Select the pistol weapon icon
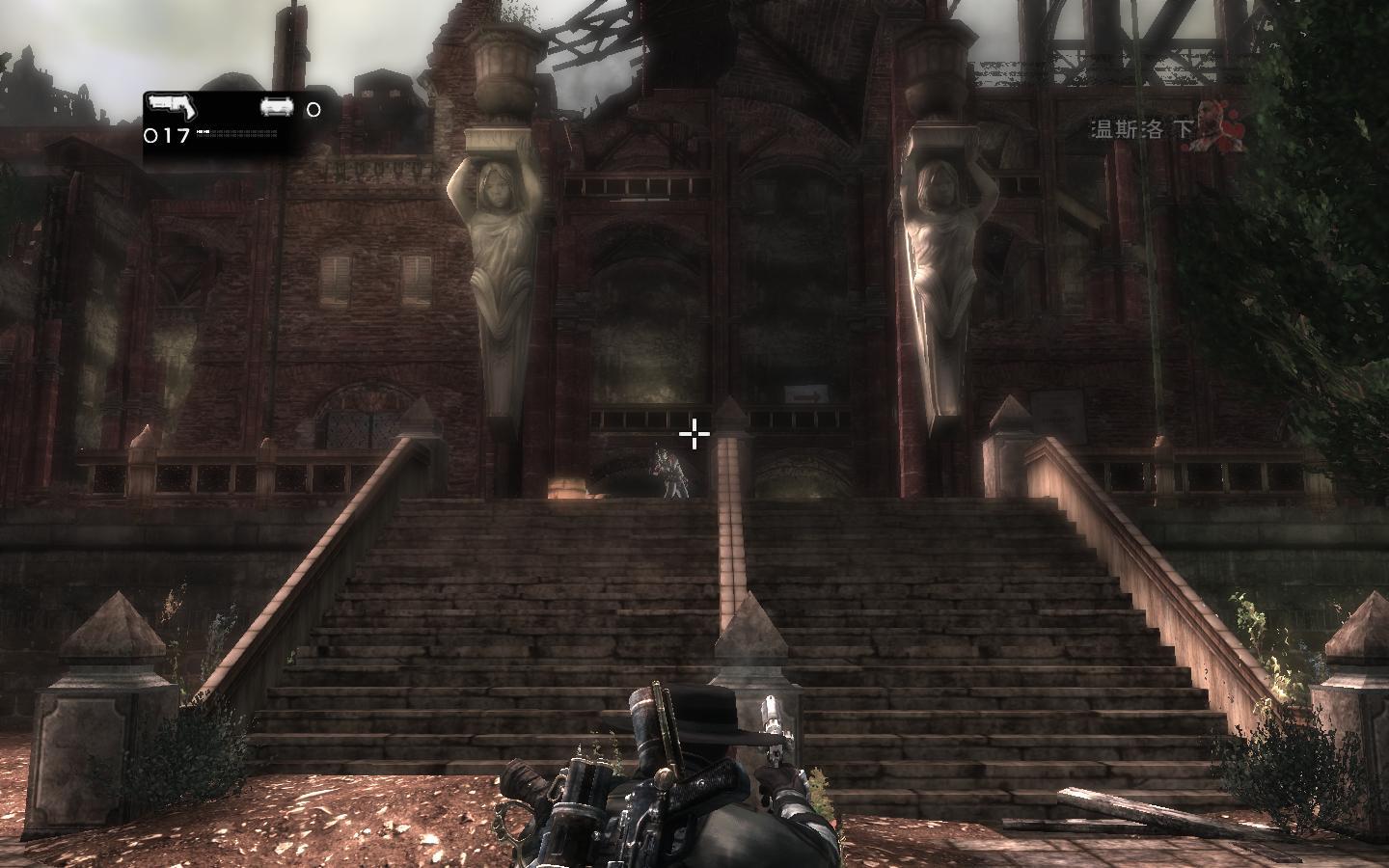The image size is (1389, 868). pos(171,105)
